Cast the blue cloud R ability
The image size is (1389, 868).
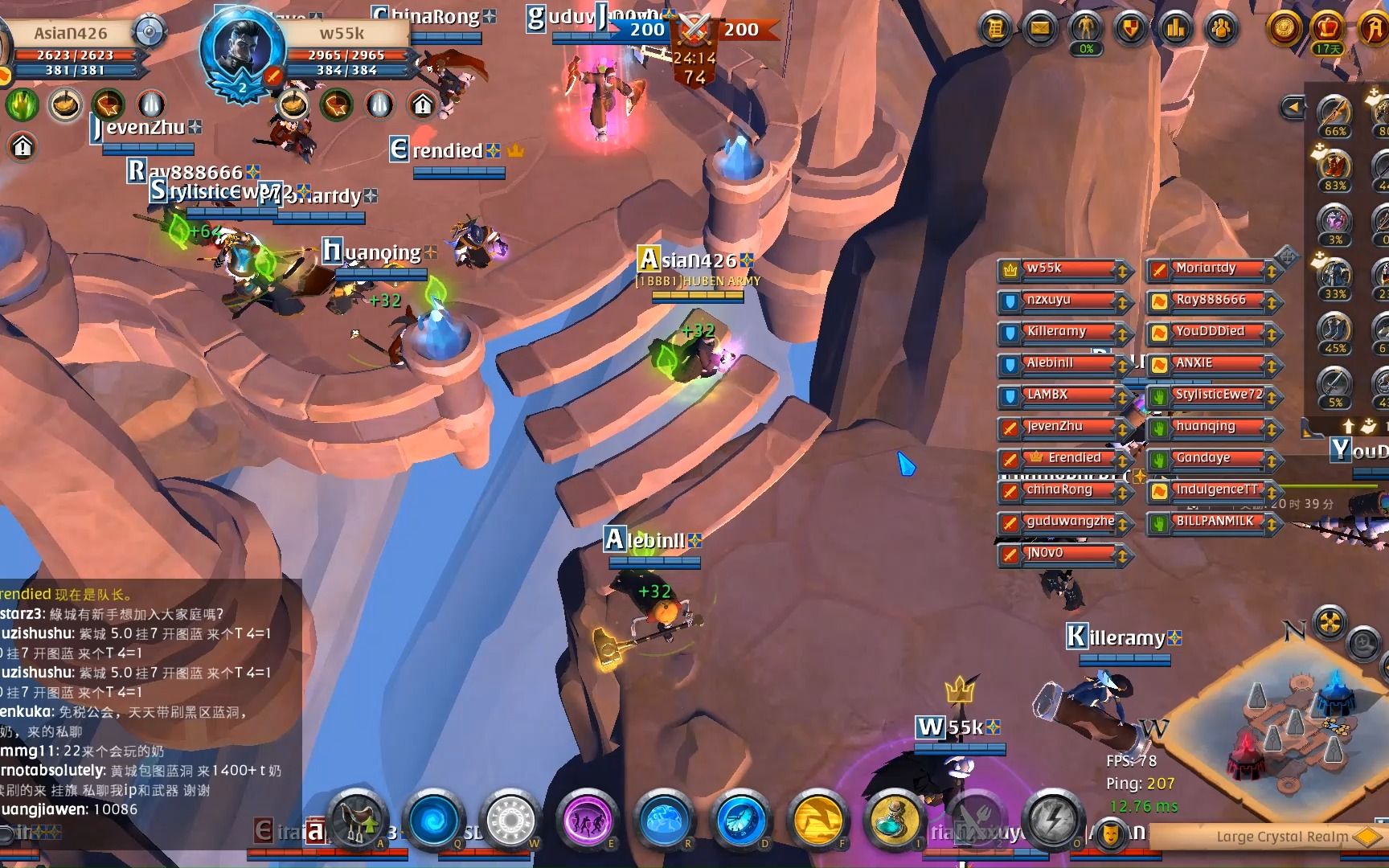[x=664, y=820]
